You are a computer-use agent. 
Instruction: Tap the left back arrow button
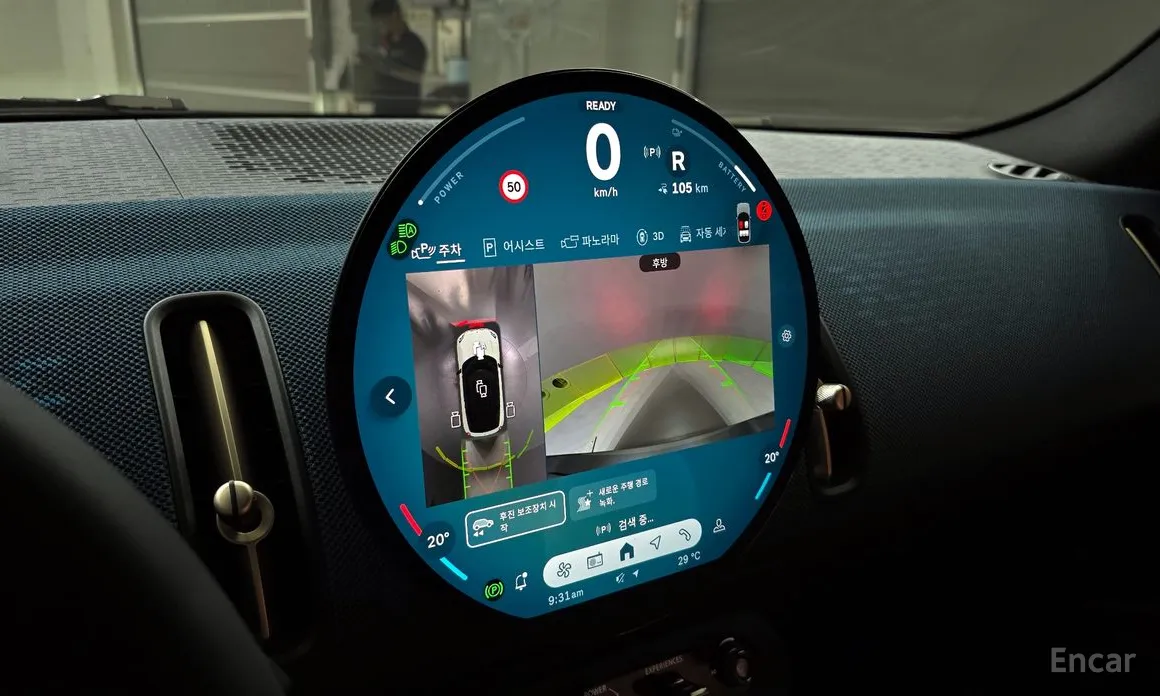[x=390, y=397]
